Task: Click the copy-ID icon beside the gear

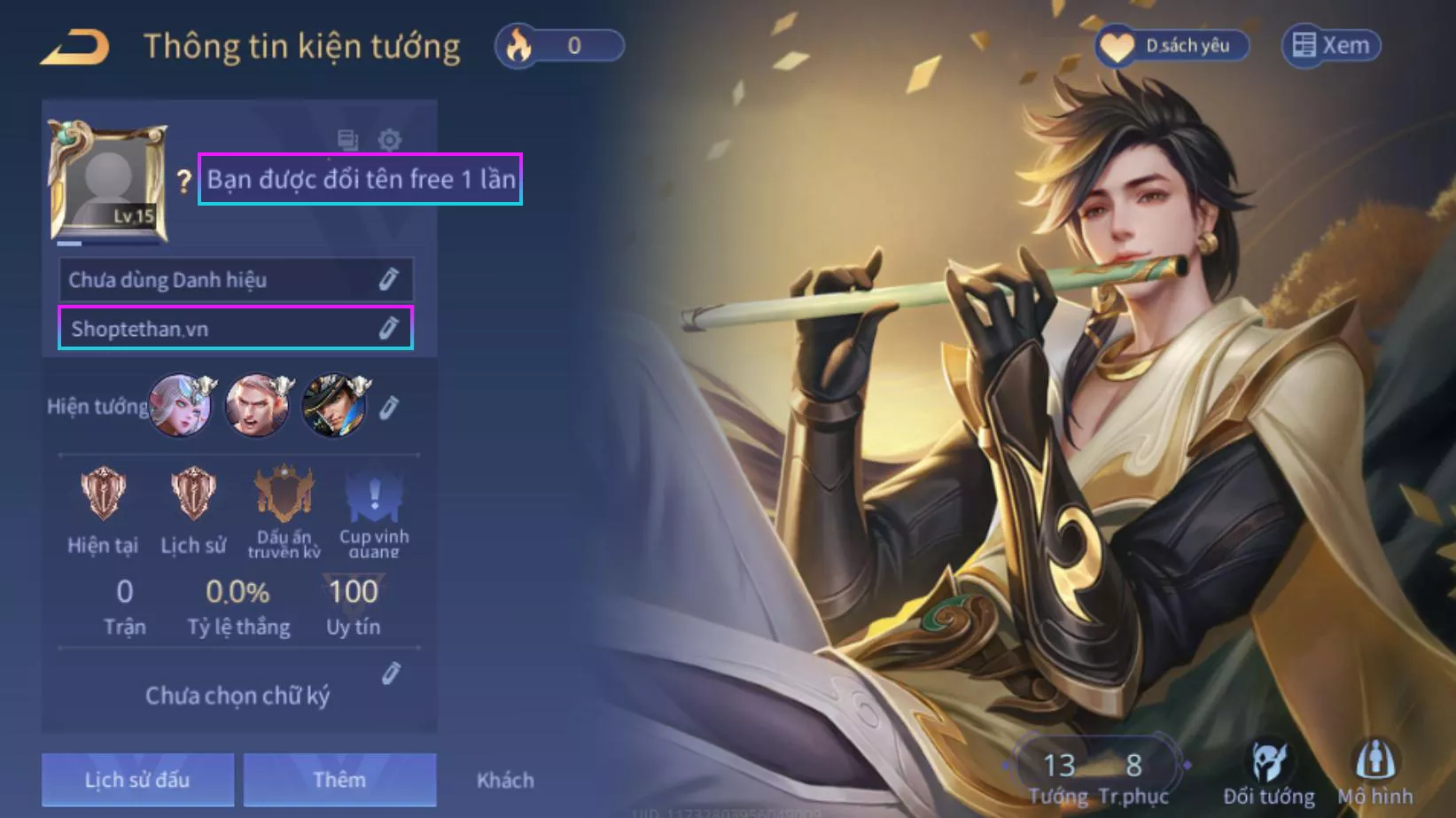Action: (x=347, y=139)
